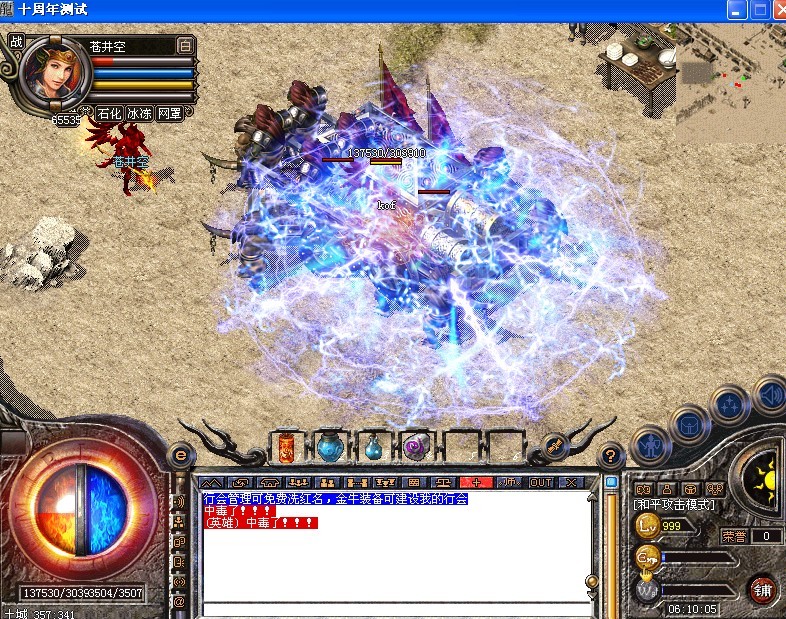786x619 pixels.
Task: Use the purple swirl scroll item
Action: 415,447
